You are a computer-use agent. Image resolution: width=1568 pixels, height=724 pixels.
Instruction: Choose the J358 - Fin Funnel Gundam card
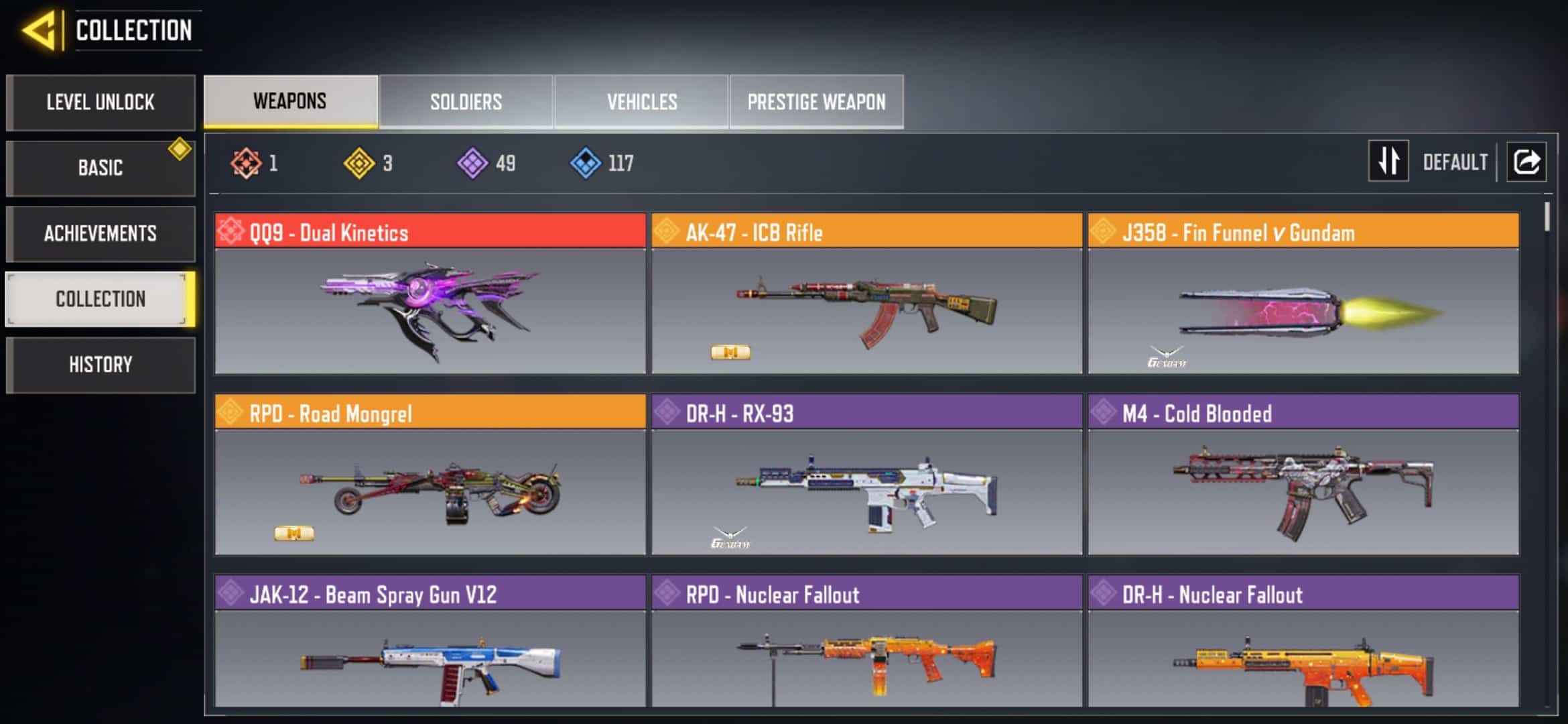click(x=1303, y=294)
